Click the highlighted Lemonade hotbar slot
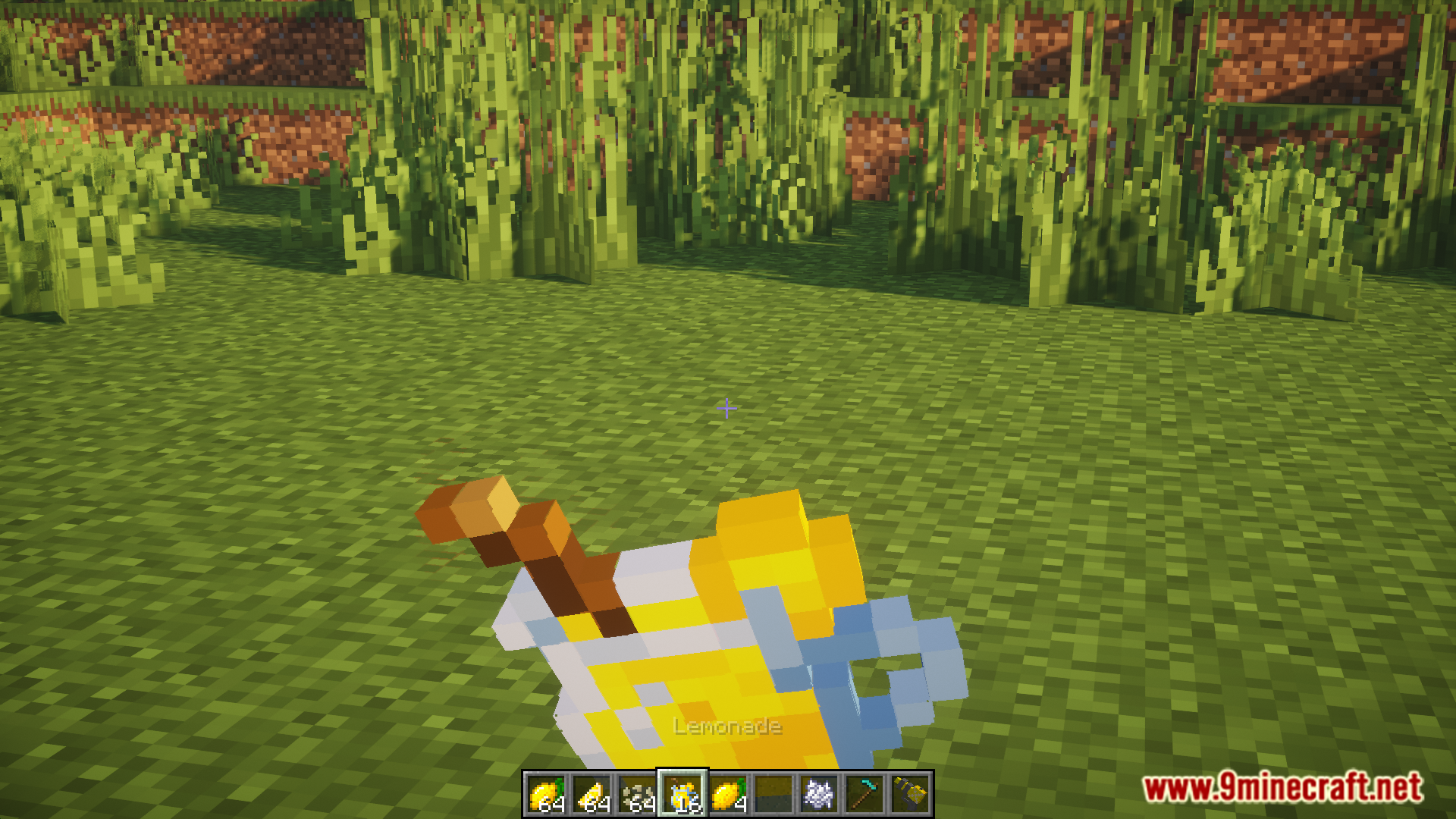Screen dimensions: 1456x819 (682, 794)
